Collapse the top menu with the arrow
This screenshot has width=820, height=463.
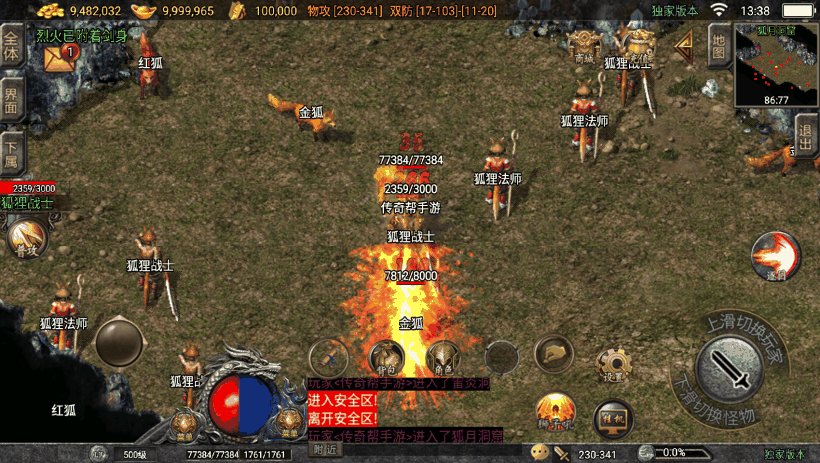tap(685, 45)
